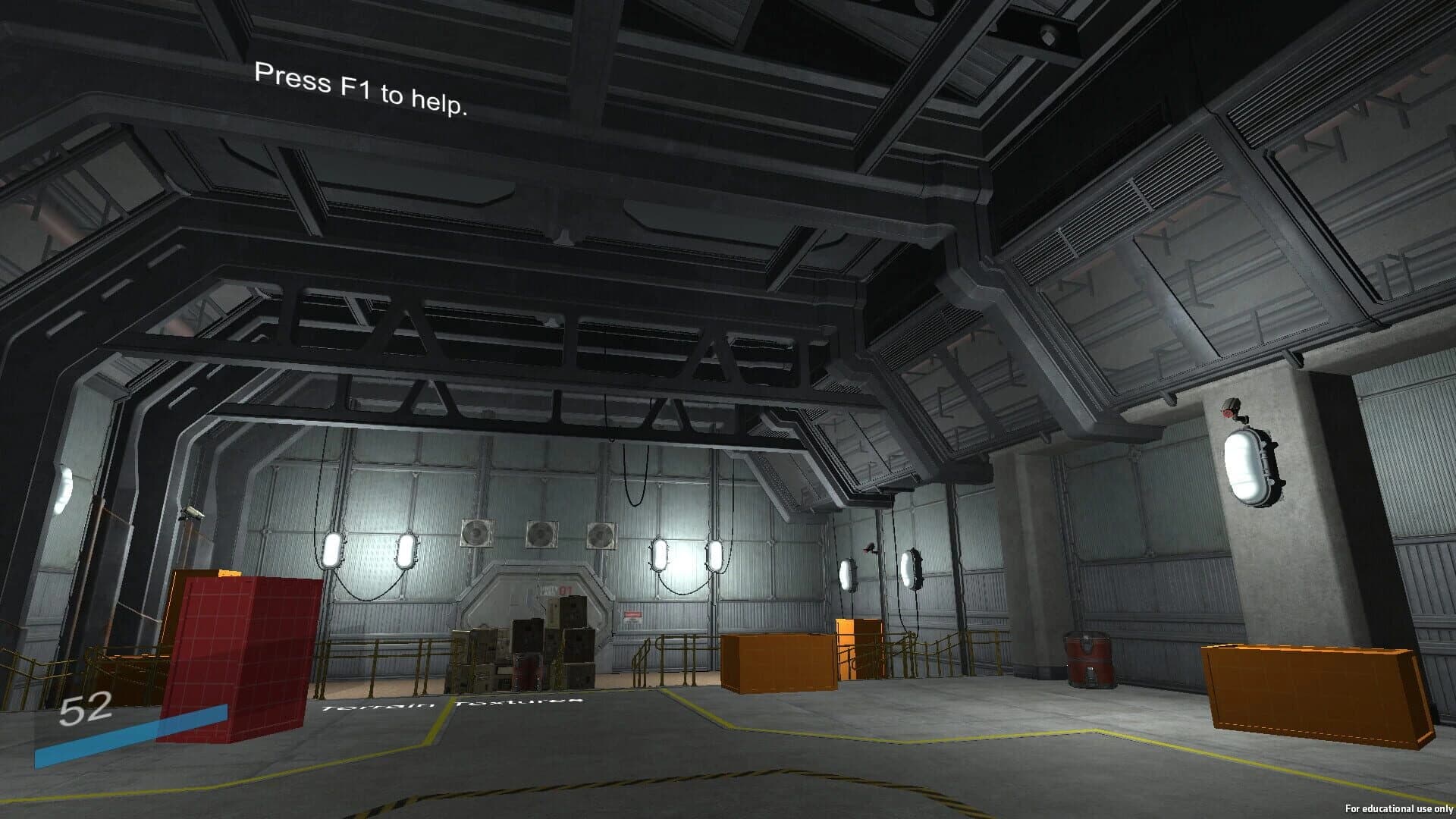Screen dimensions: 1456x819
Task: Select the red warning sign beside the door
Action: click(x=632, y=616)
